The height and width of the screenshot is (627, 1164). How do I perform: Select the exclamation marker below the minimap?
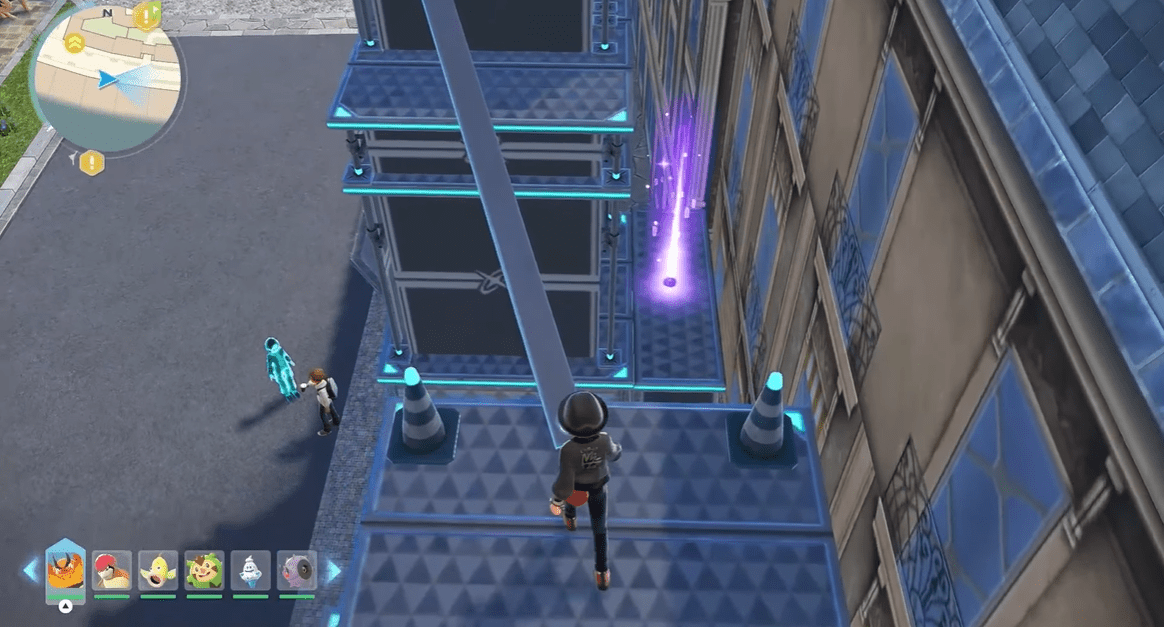(x=92, y=162)
